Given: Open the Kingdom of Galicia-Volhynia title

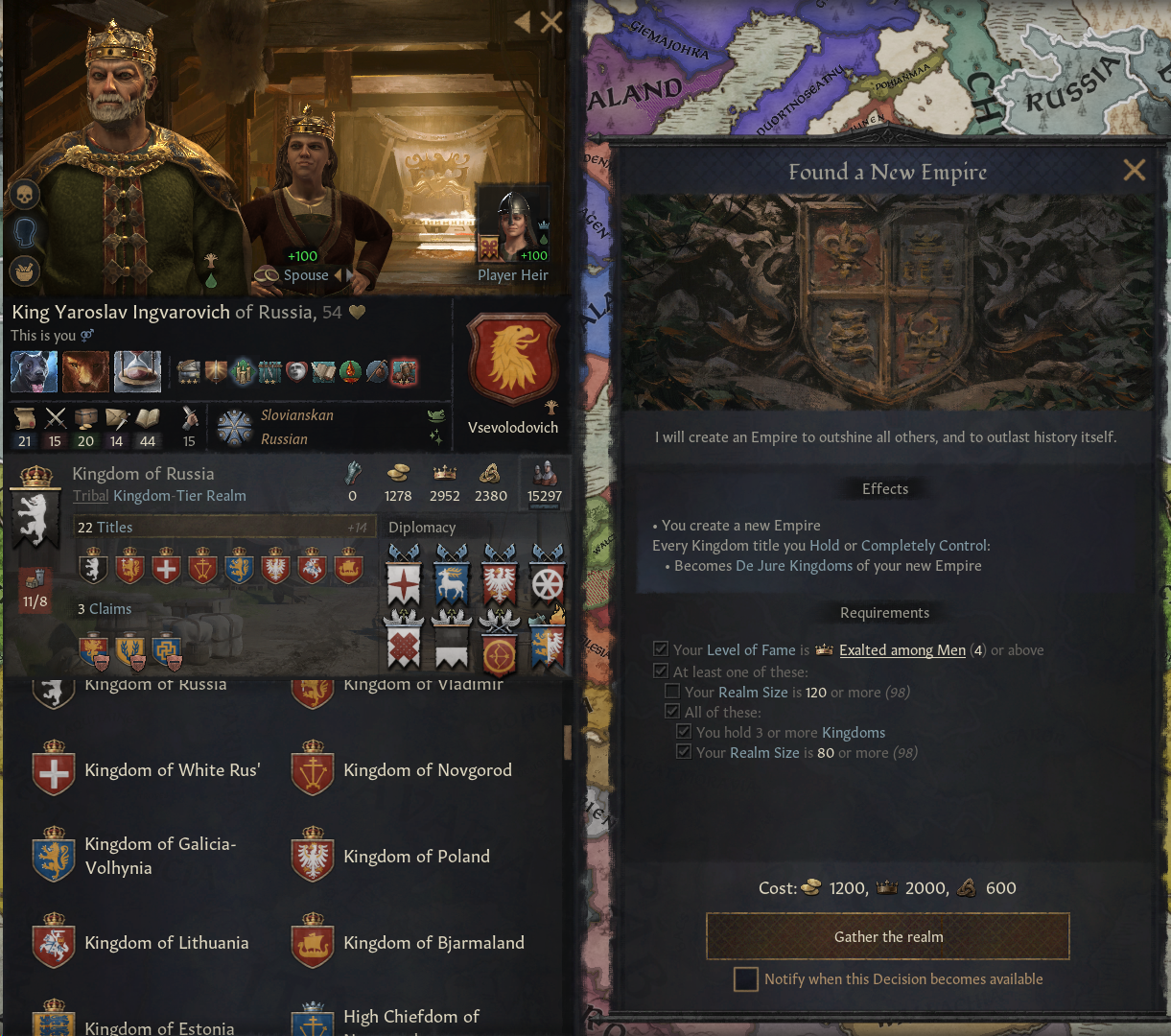Looking at the screenshot, I should point(159,856).
